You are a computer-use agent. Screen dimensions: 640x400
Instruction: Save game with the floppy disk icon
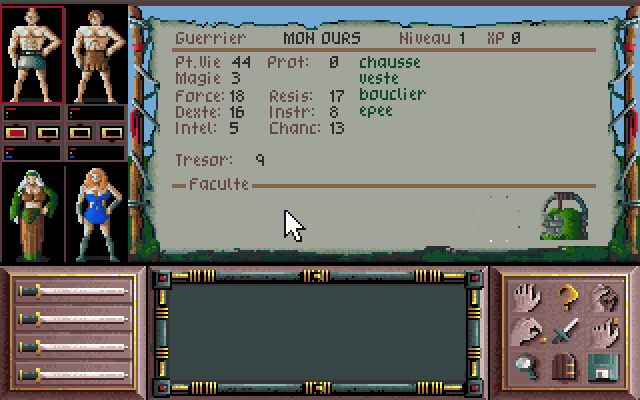(603, 366)
